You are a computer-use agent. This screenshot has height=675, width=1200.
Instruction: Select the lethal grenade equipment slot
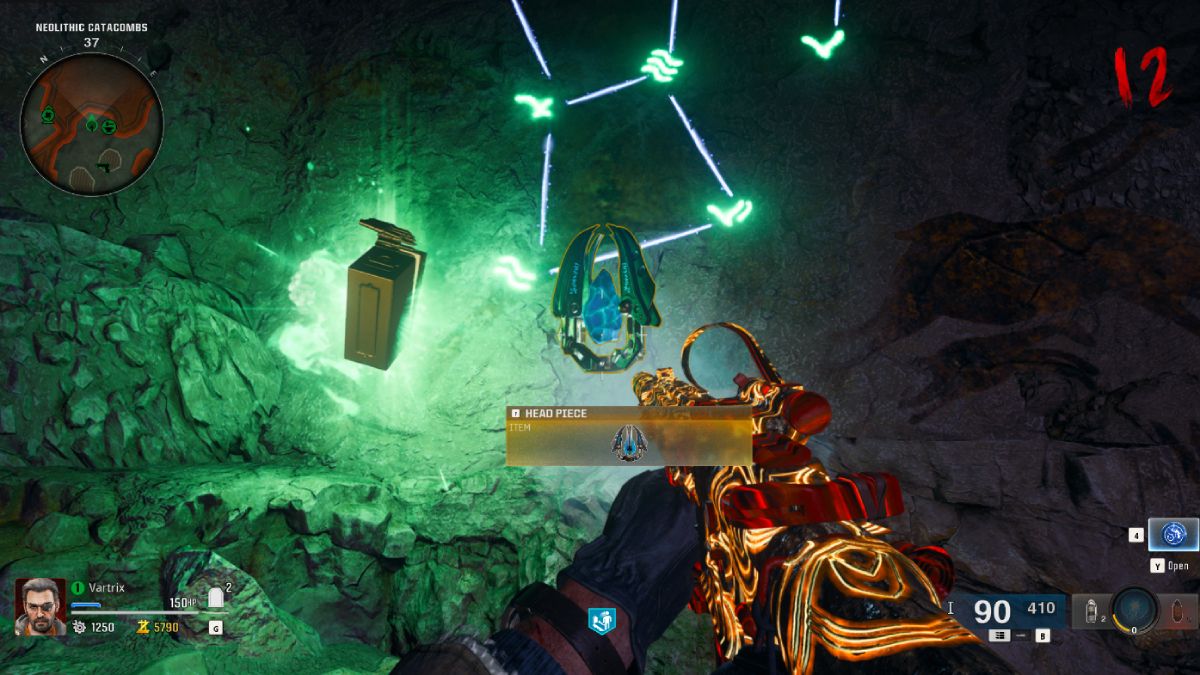[x=1180, y=609]
